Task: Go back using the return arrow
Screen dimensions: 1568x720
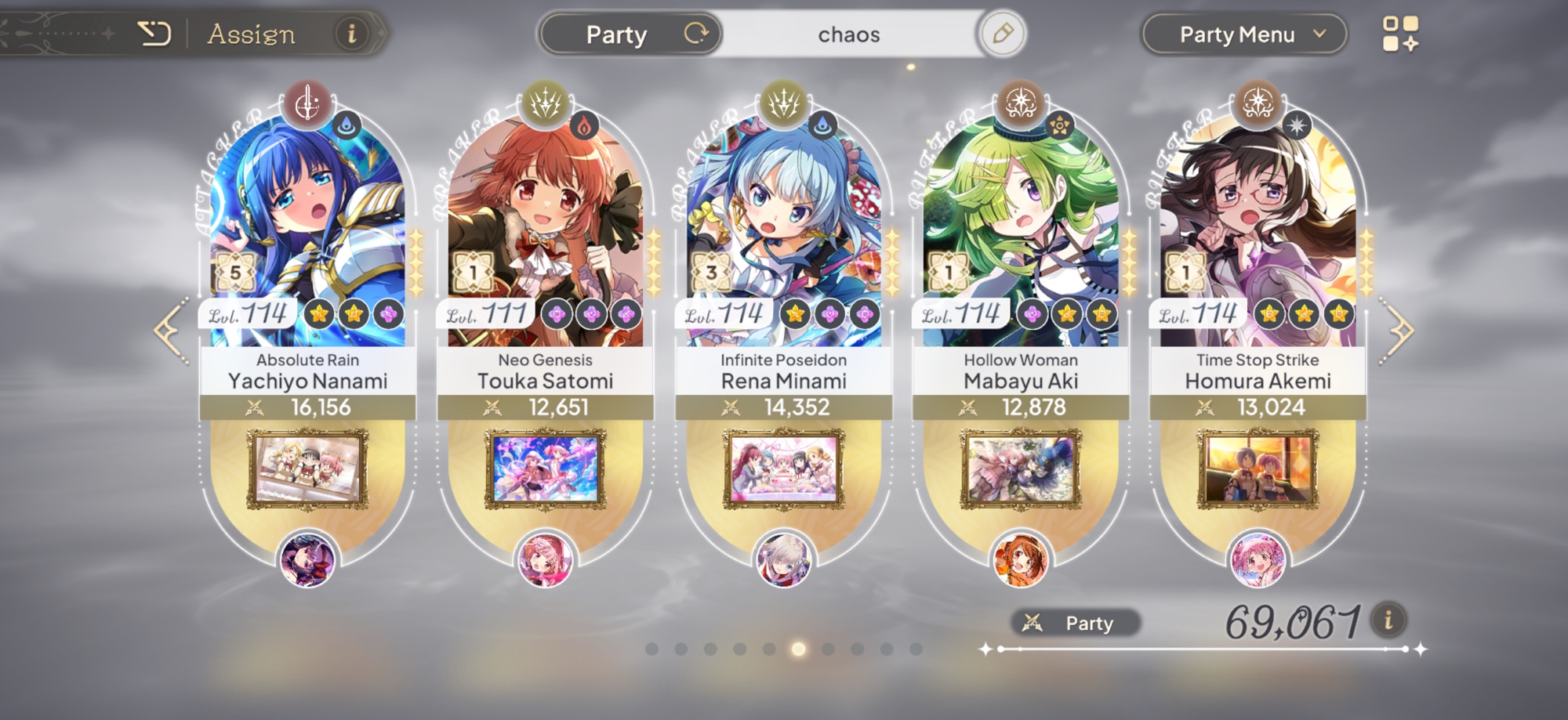Action: [154, 34]
